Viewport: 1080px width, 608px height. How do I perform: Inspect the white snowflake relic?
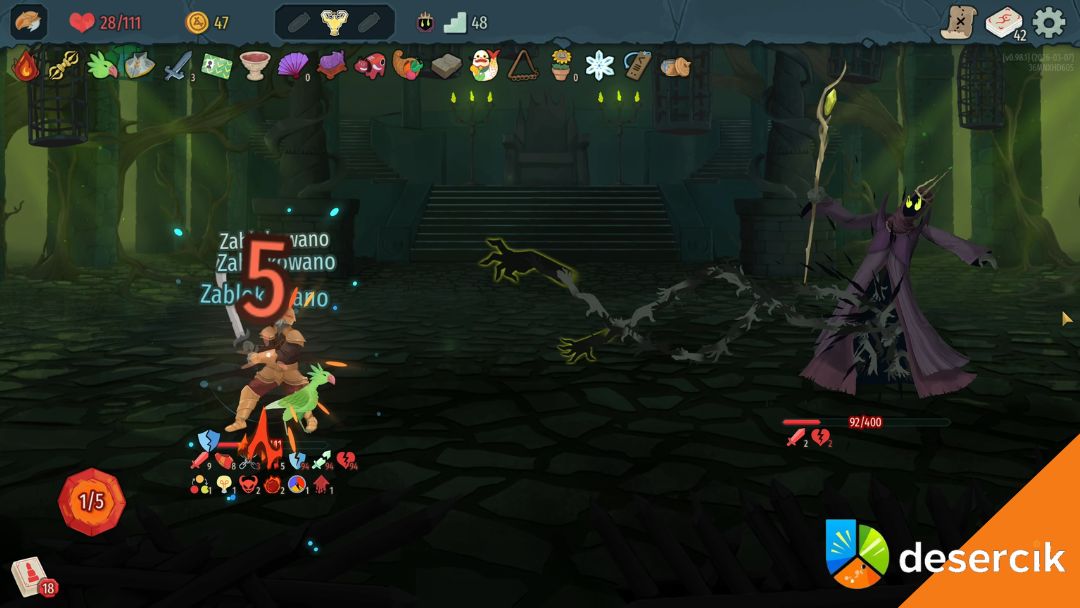click(599, 66)
